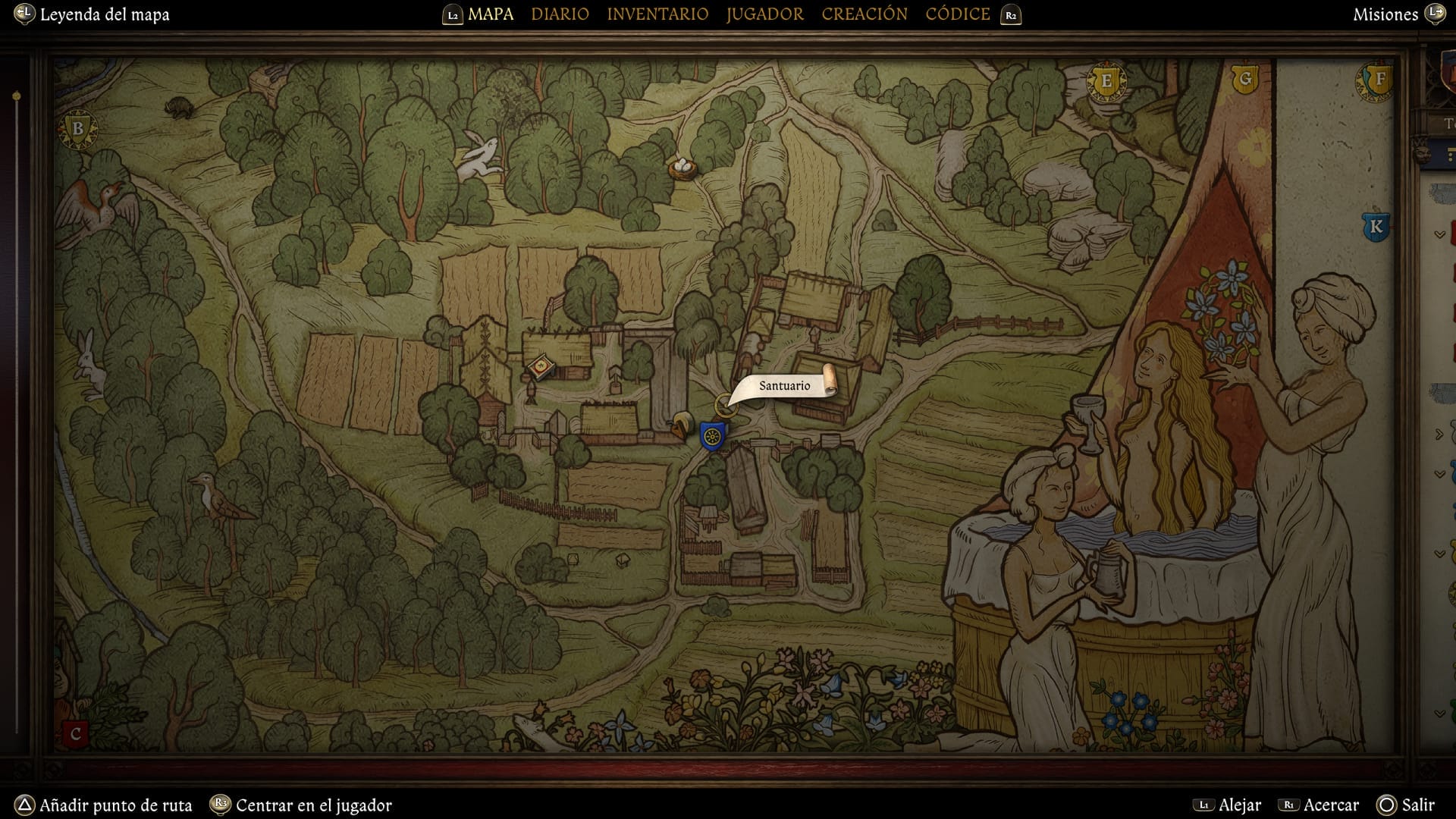Image resolution: width=1456 pixels, height=819 pixels.
Task: Go to the INVENTARIO tab
Action: coord(657,14)
